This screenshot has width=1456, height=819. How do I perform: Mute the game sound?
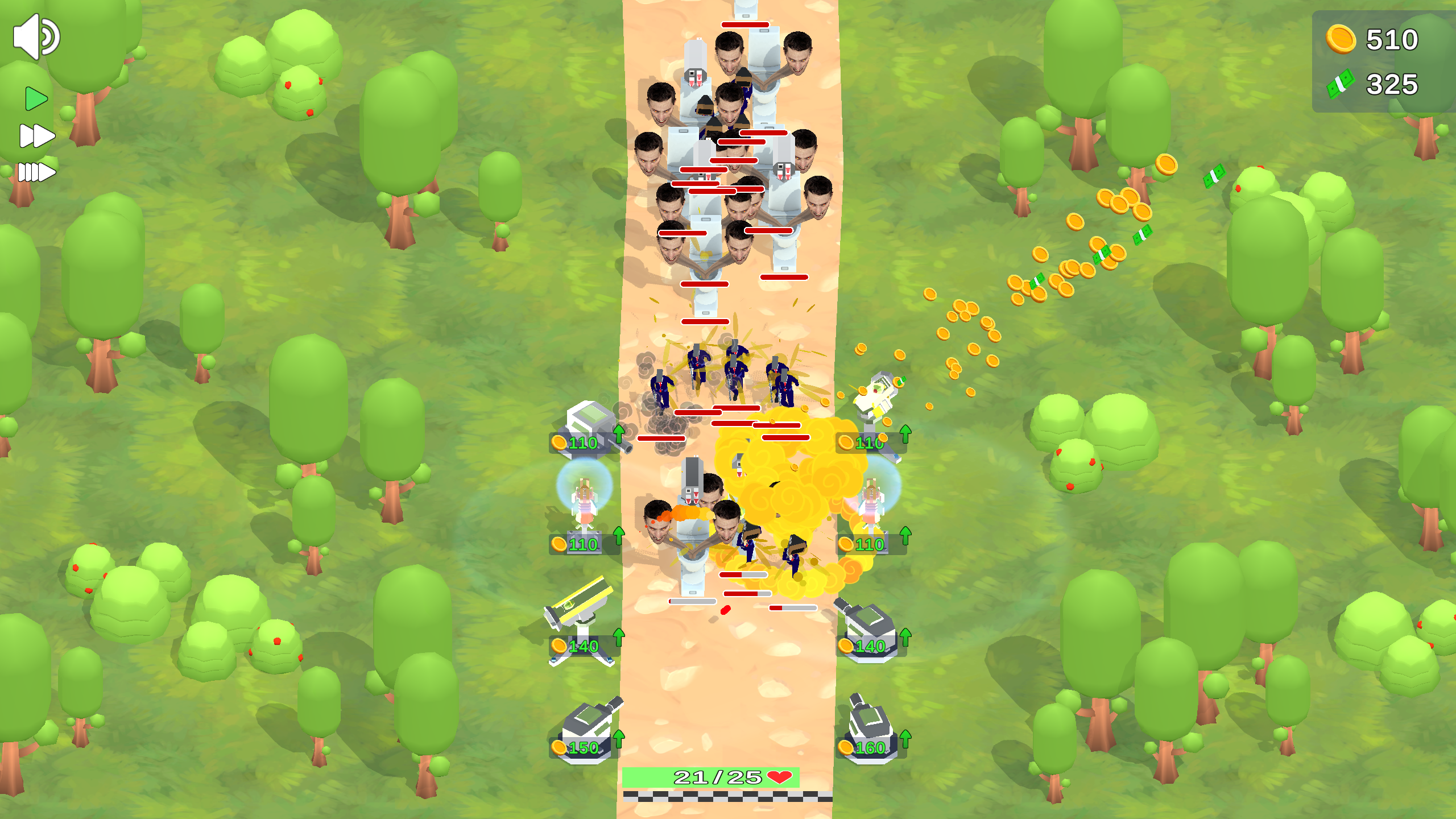point(37,36)
